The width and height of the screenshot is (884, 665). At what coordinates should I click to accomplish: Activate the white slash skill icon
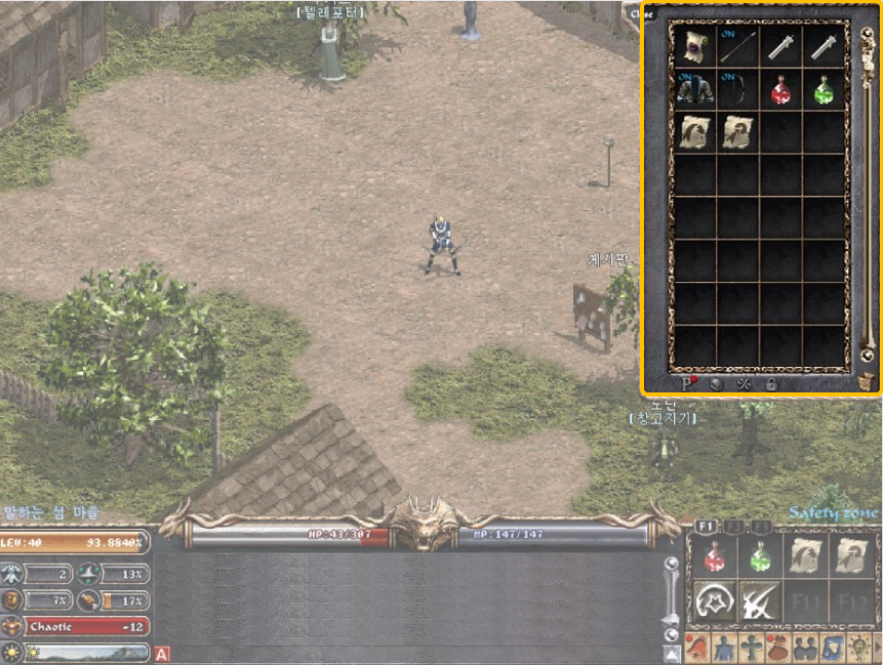pos(760,601)
